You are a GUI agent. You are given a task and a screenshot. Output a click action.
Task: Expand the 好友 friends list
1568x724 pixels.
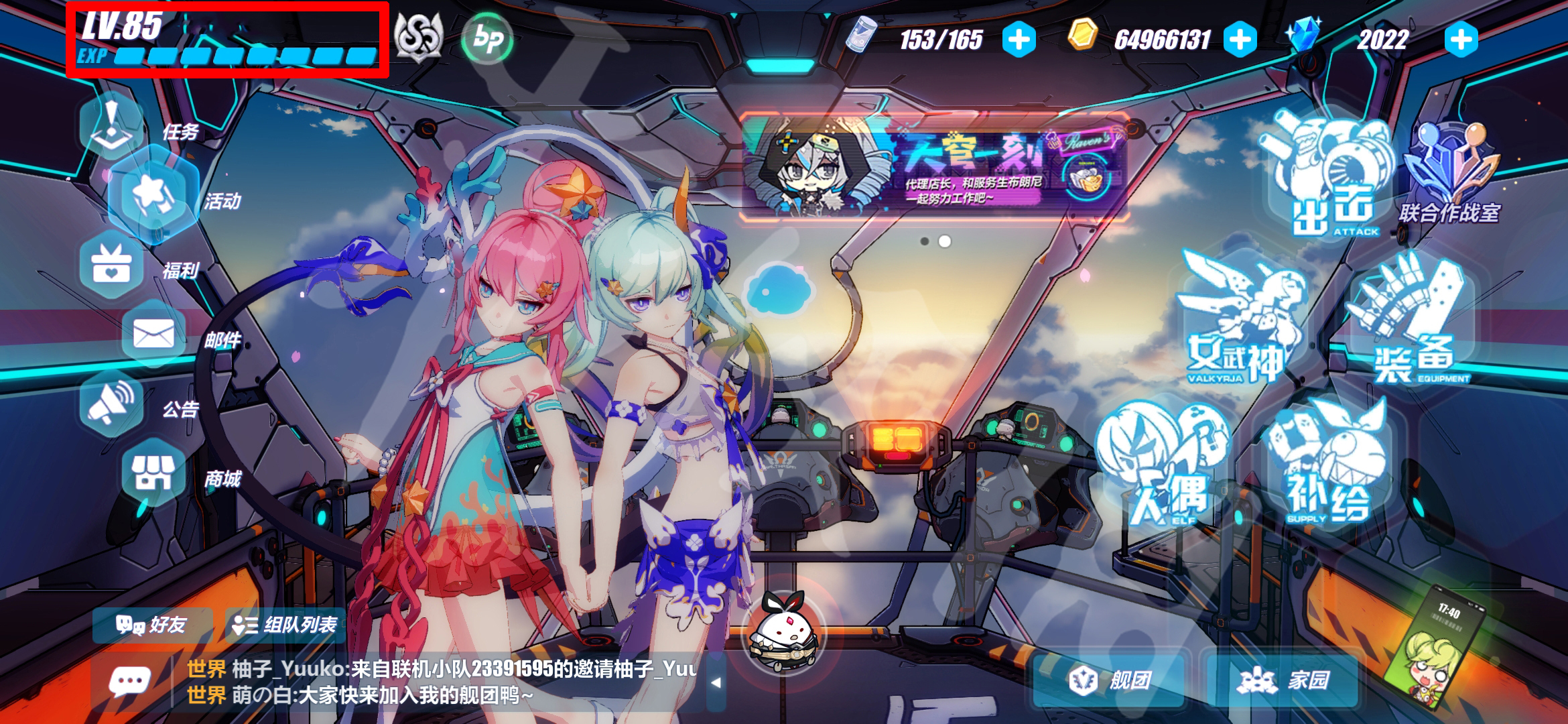coord(154,627)
